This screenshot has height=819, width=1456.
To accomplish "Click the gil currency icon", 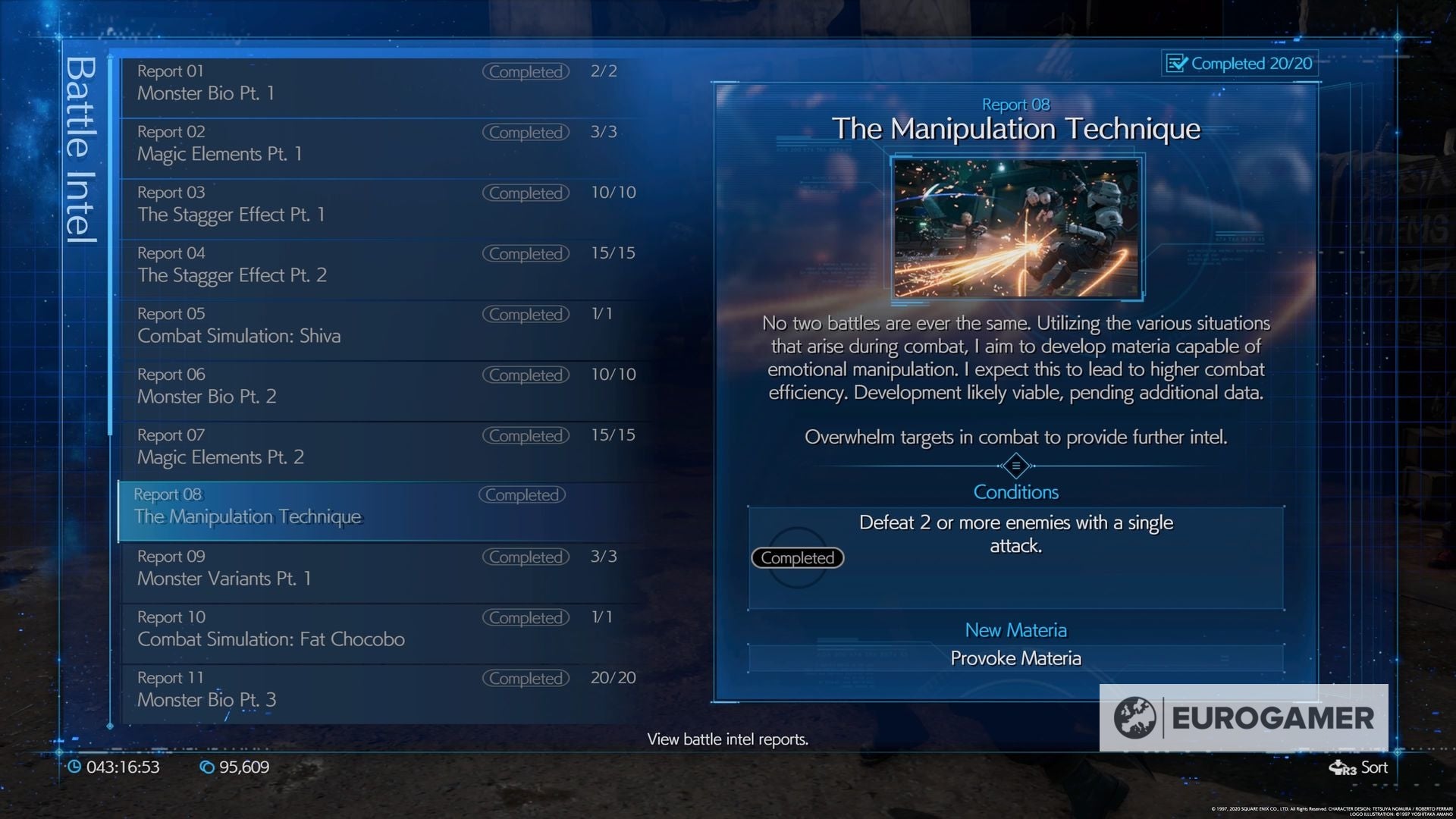I will point(209,767).
